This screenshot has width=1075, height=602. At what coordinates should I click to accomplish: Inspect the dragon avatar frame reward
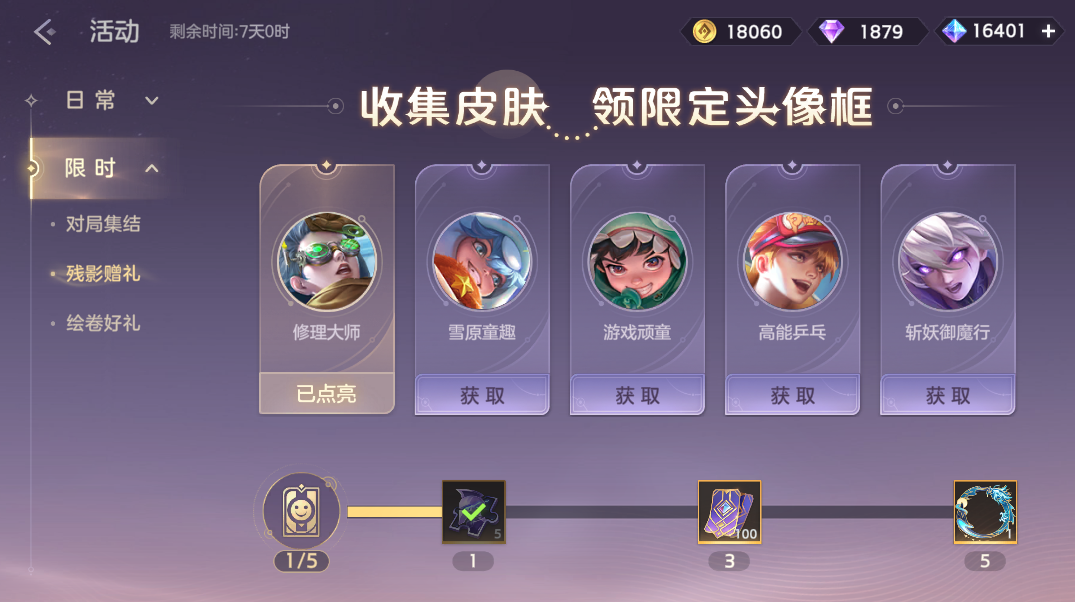[985, 512]
